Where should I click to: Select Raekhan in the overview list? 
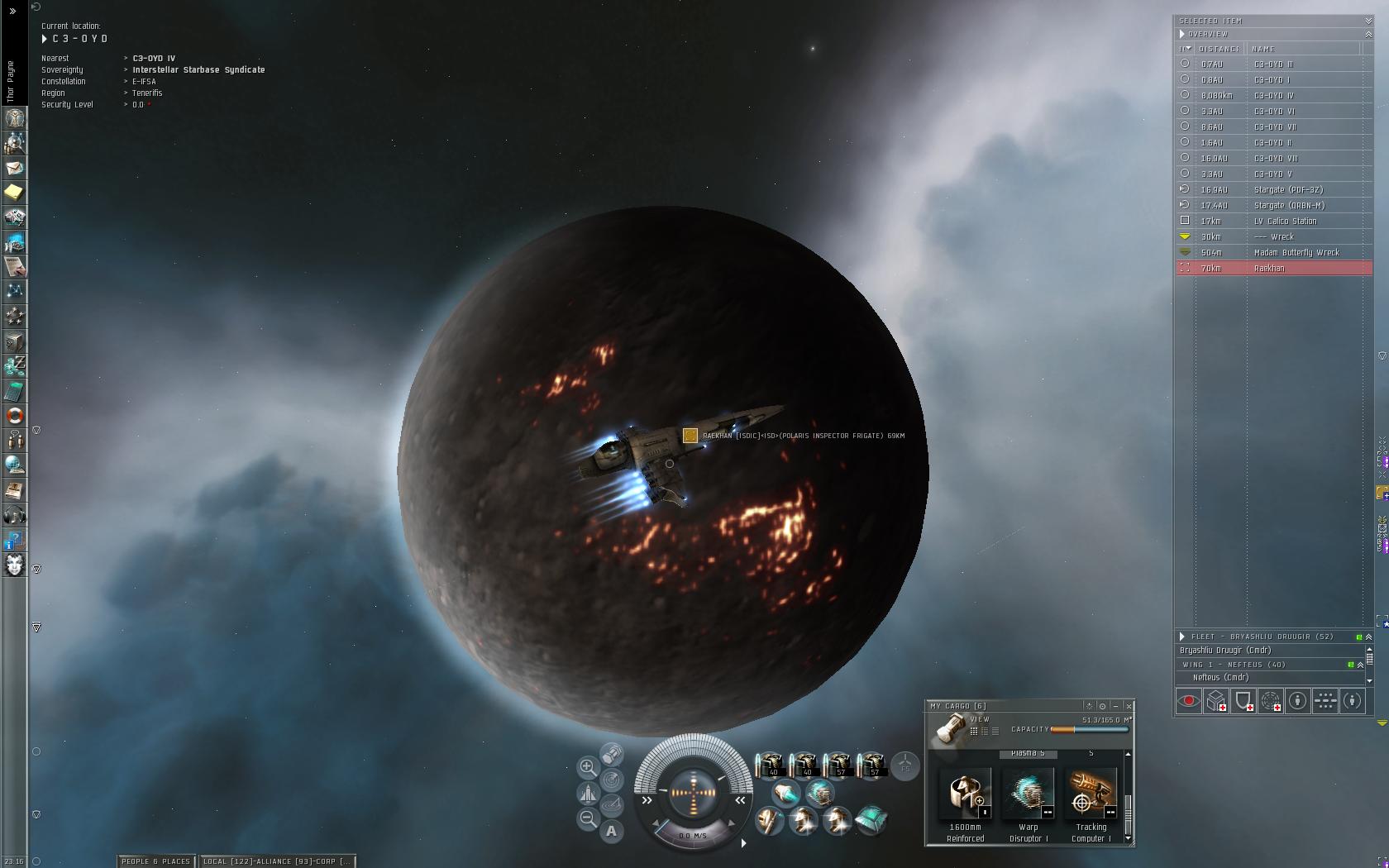[x=1273, y=269]
